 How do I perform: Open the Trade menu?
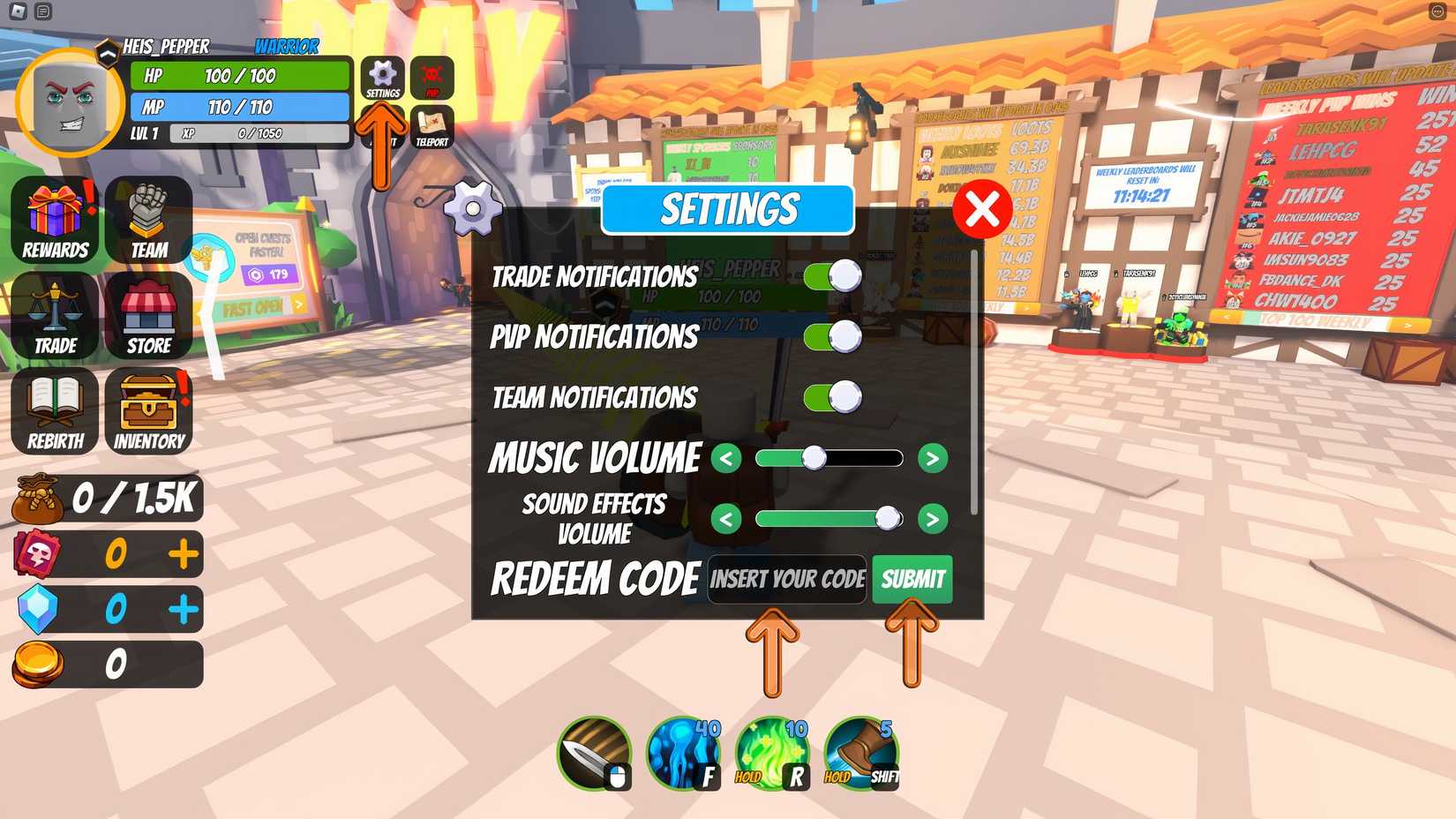tap(55, 314)
